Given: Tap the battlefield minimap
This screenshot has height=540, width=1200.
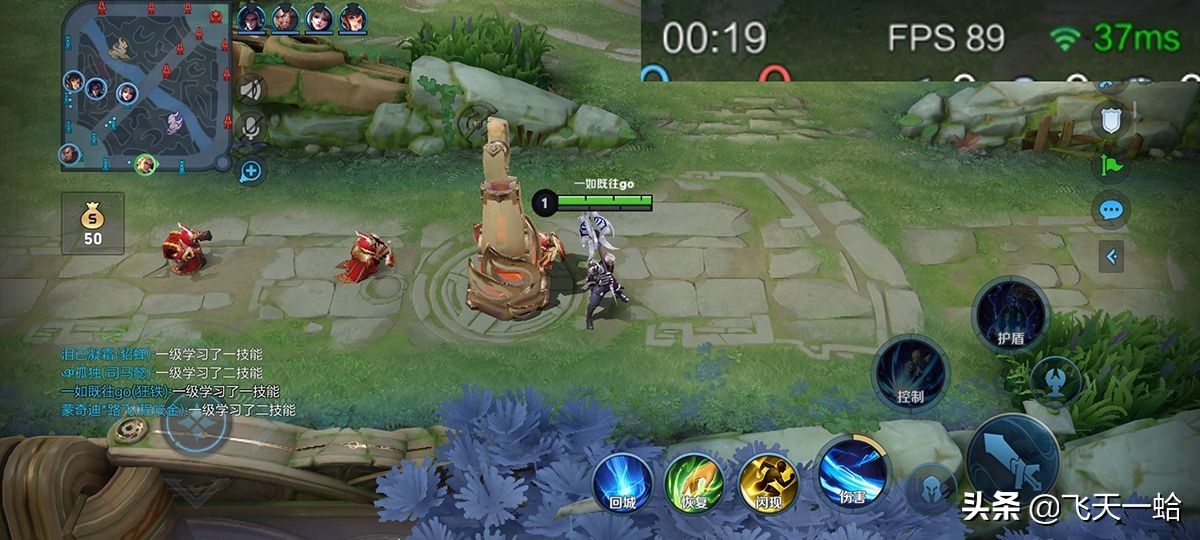Looking at the screenshot, I should pos(147,86).
